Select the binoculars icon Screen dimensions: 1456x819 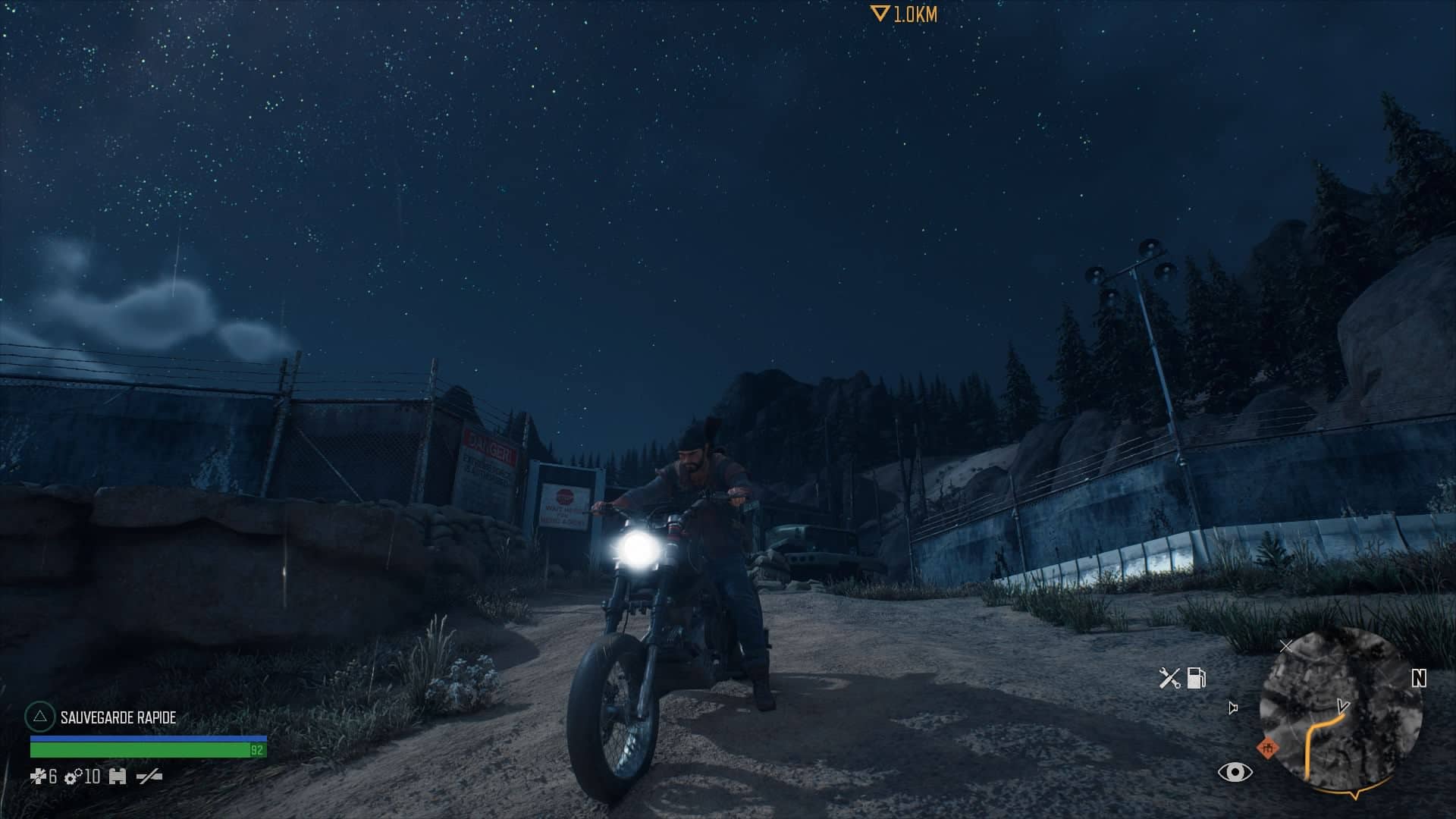click(x=118, y=777)
